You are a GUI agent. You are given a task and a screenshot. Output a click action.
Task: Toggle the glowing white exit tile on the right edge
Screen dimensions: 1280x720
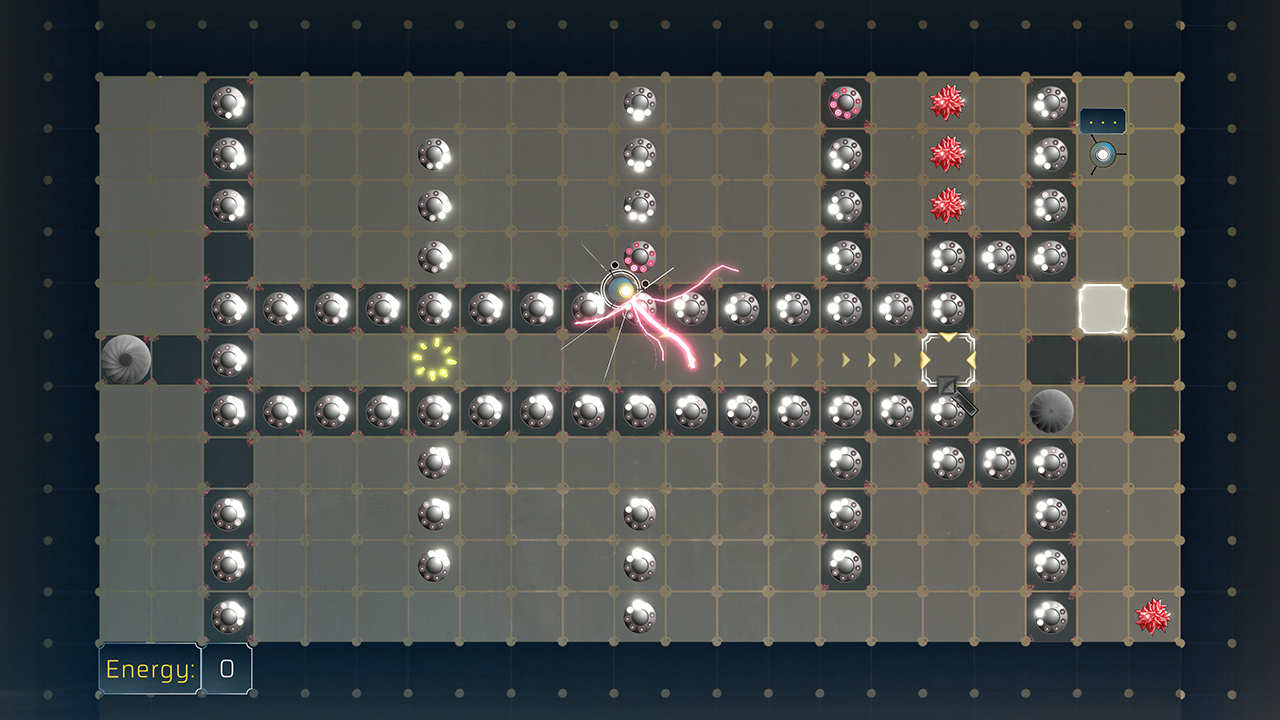coord(1102,308)
